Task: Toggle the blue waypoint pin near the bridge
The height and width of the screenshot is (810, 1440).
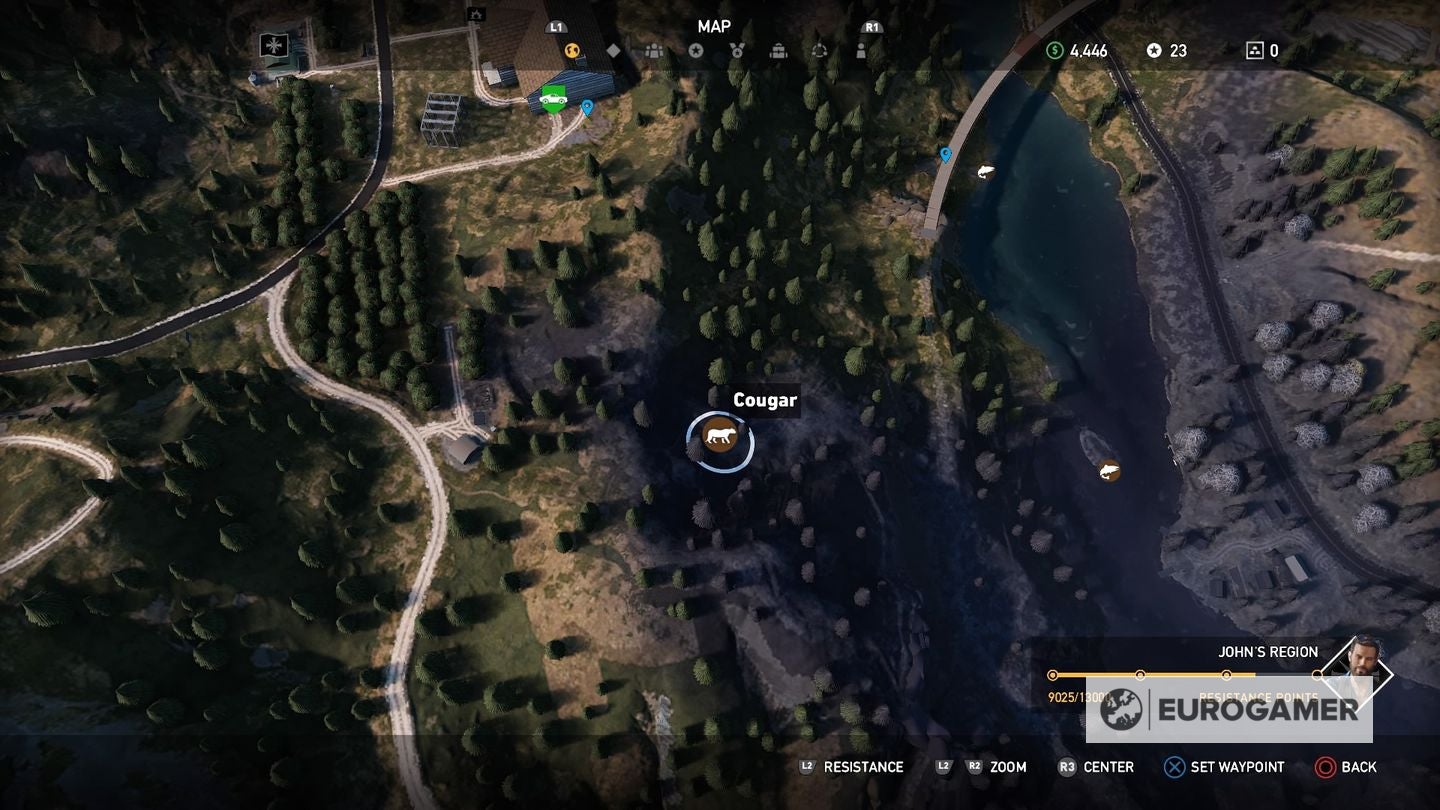Action: (943, 155)
